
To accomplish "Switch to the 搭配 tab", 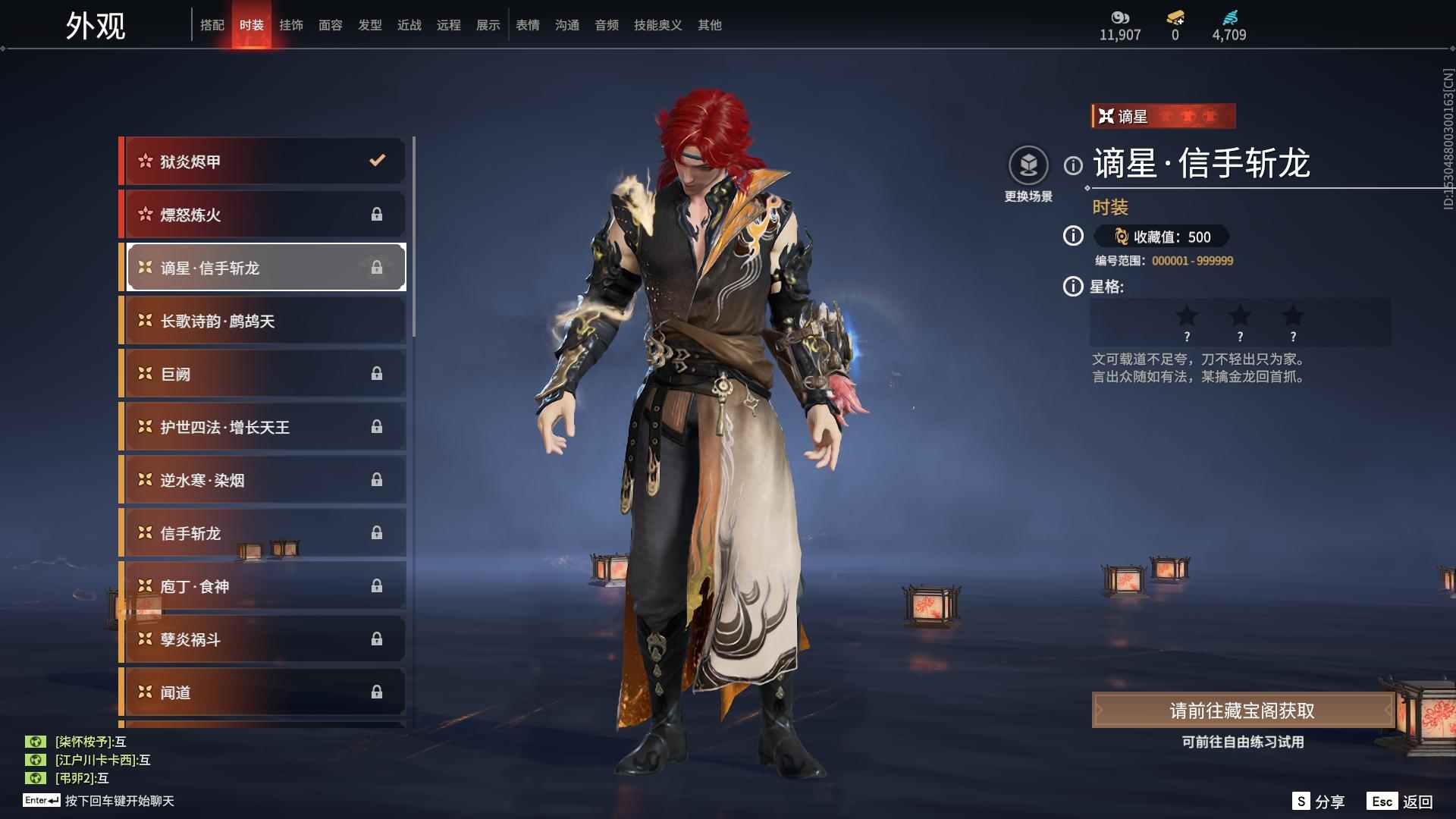I will tap(212, 25).
